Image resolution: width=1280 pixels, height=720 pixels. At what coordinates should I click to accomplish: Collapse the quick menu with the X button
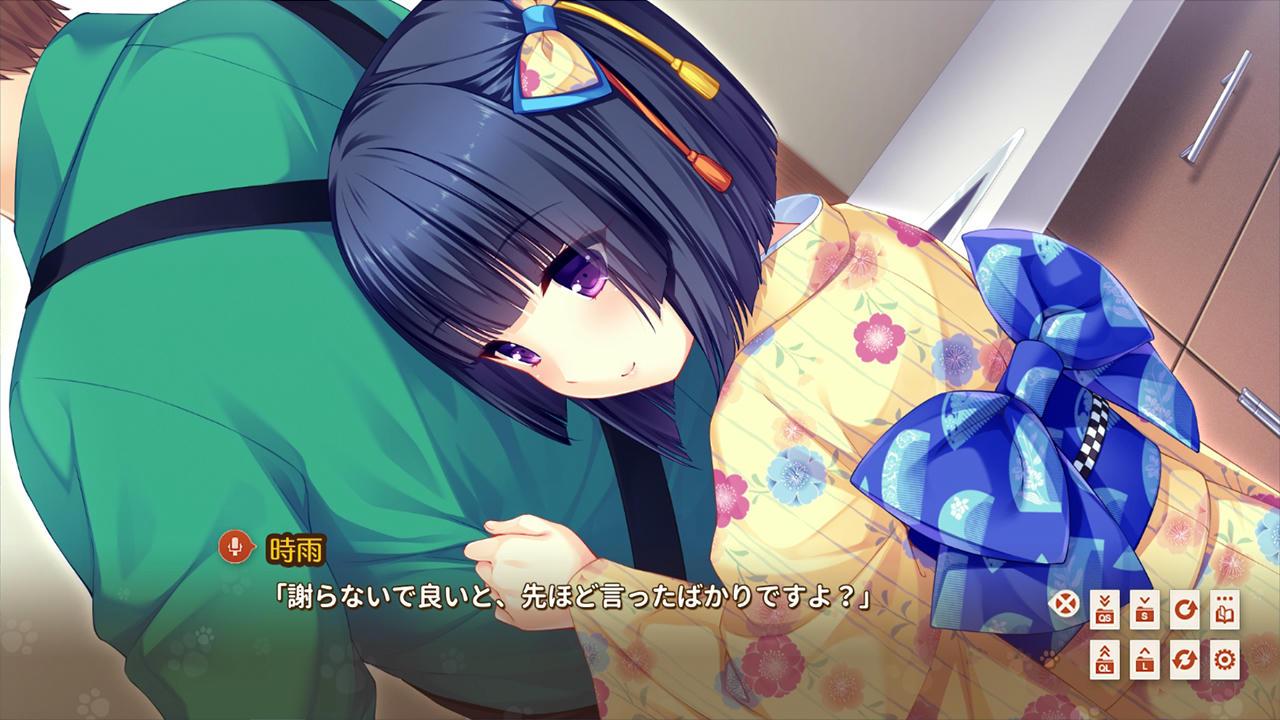[1064, 603]
